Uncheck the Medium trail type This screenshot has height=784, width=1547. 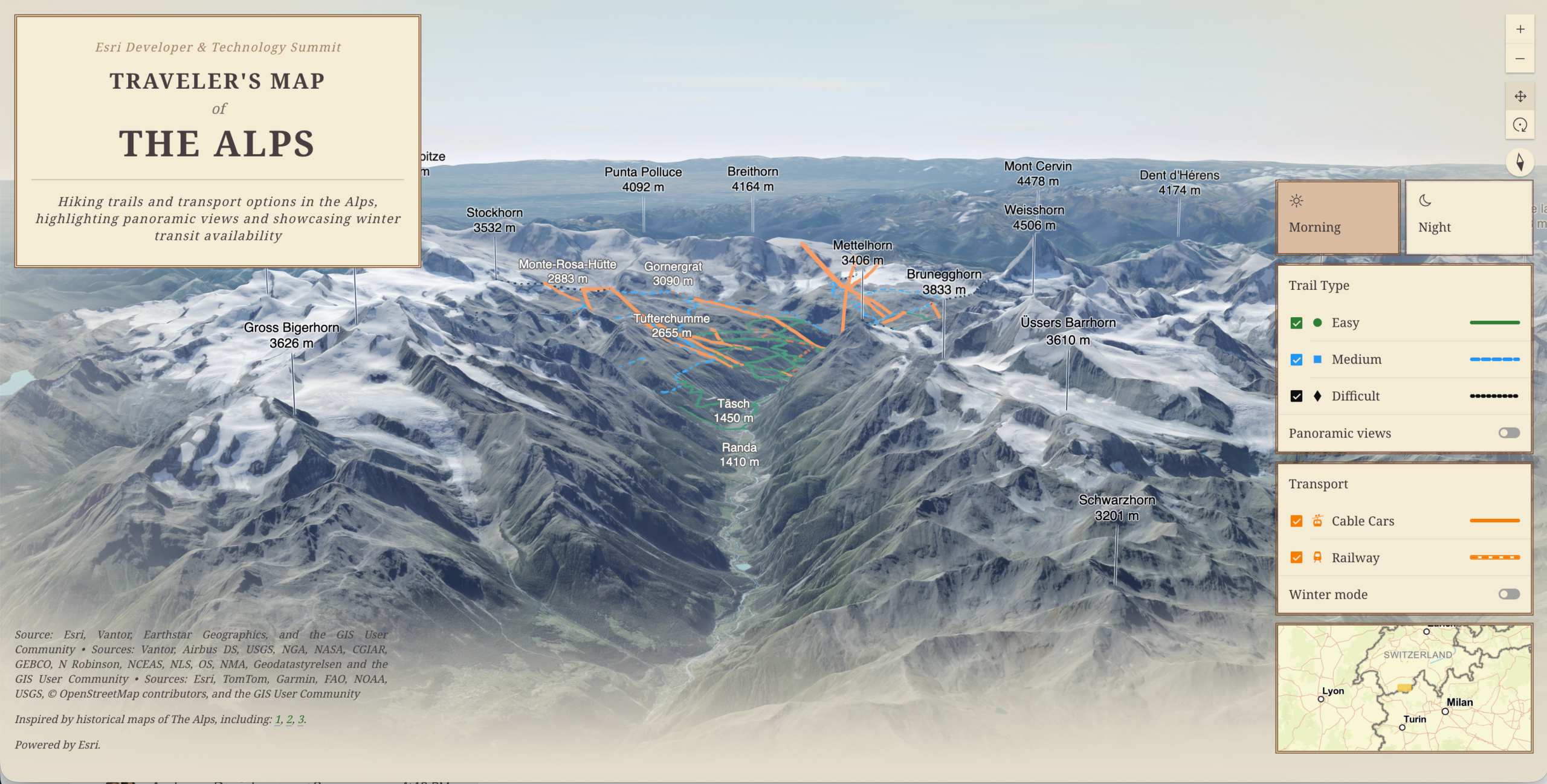(1296, 359)
